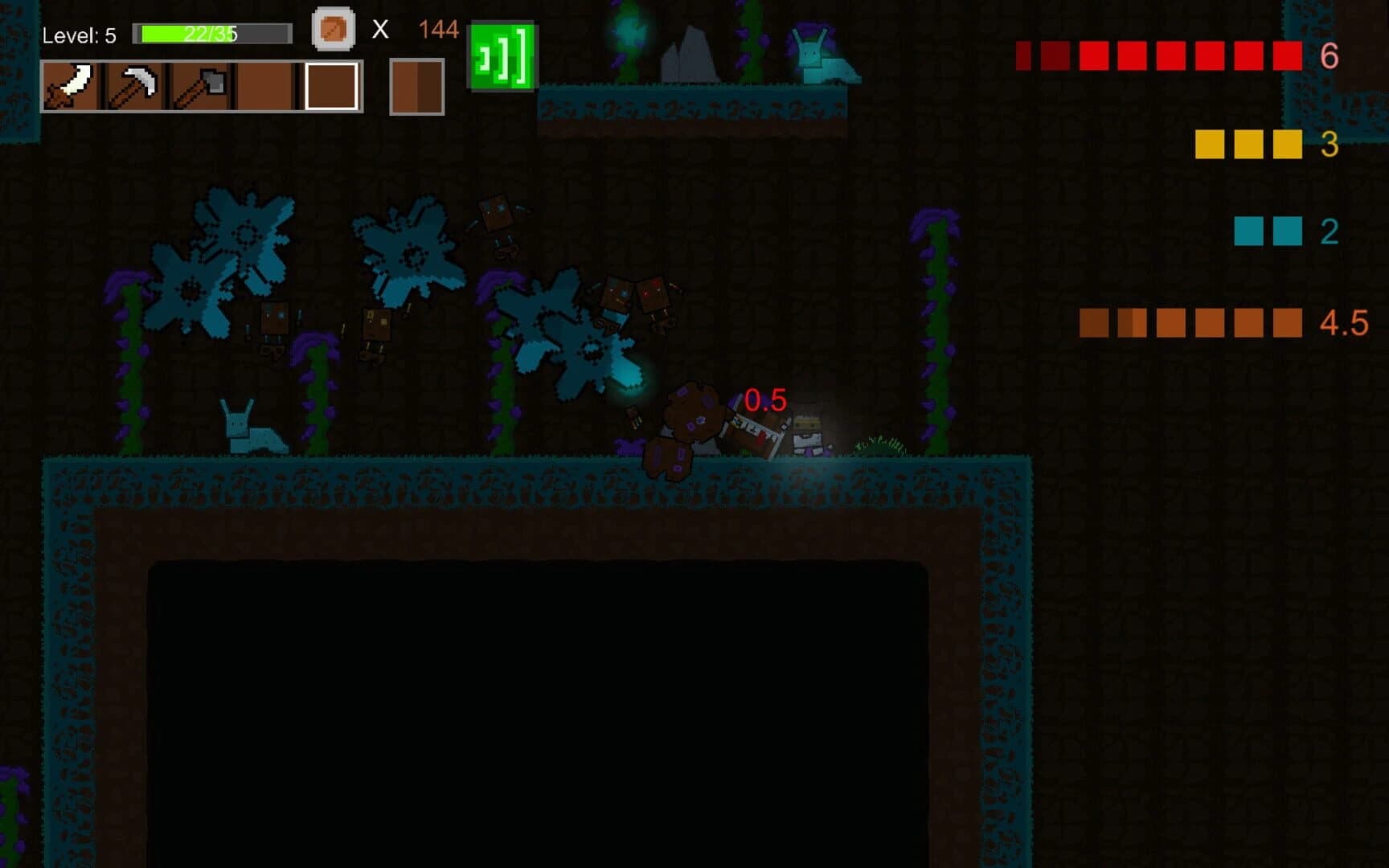Click the copper block currency icon
Screen dimensions: 1389x868
333,29
